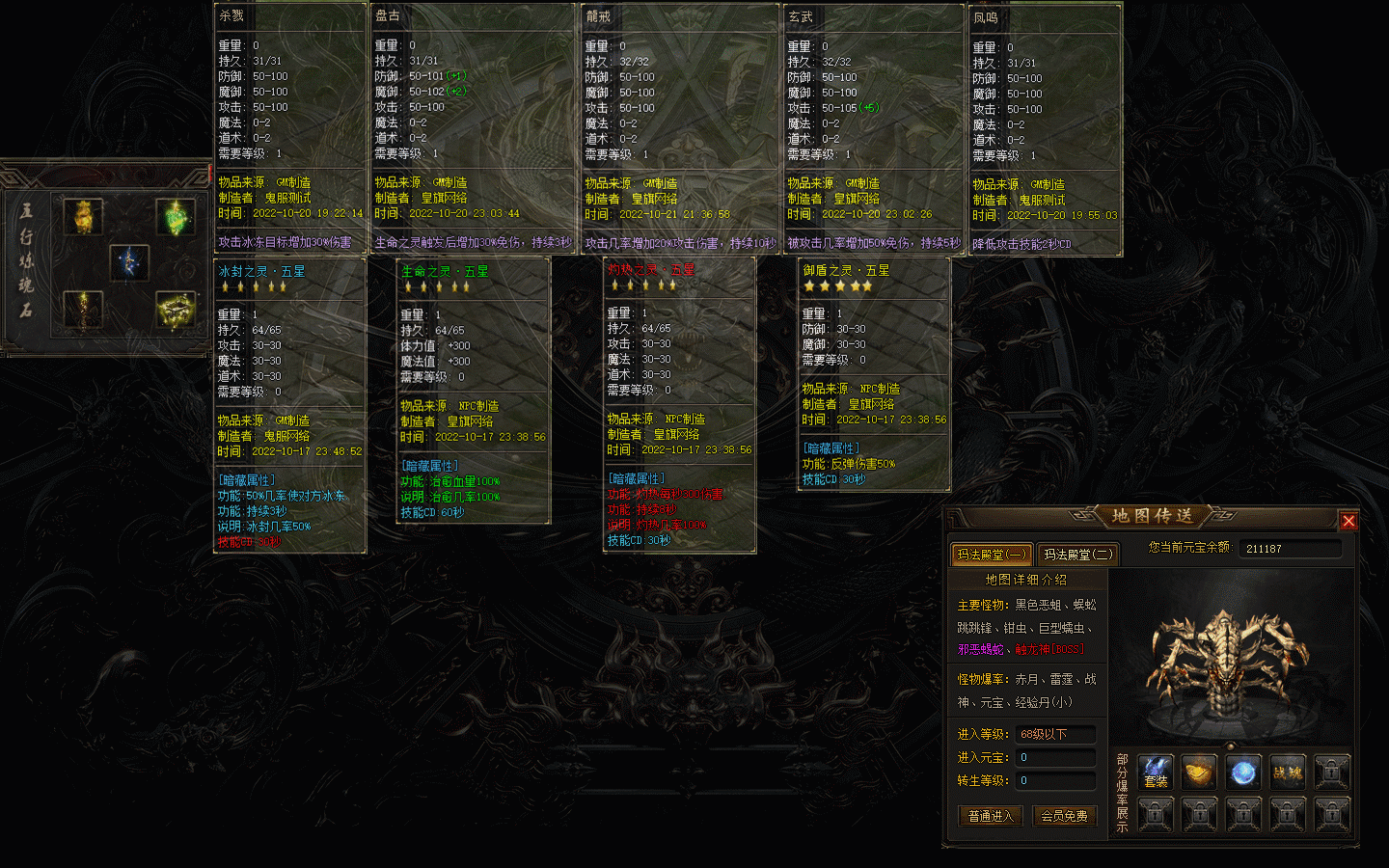The height and width of the screenshot is (868, 1389).
Task: Click the 普通进入 normal entry button
Action: click(991, 816)
